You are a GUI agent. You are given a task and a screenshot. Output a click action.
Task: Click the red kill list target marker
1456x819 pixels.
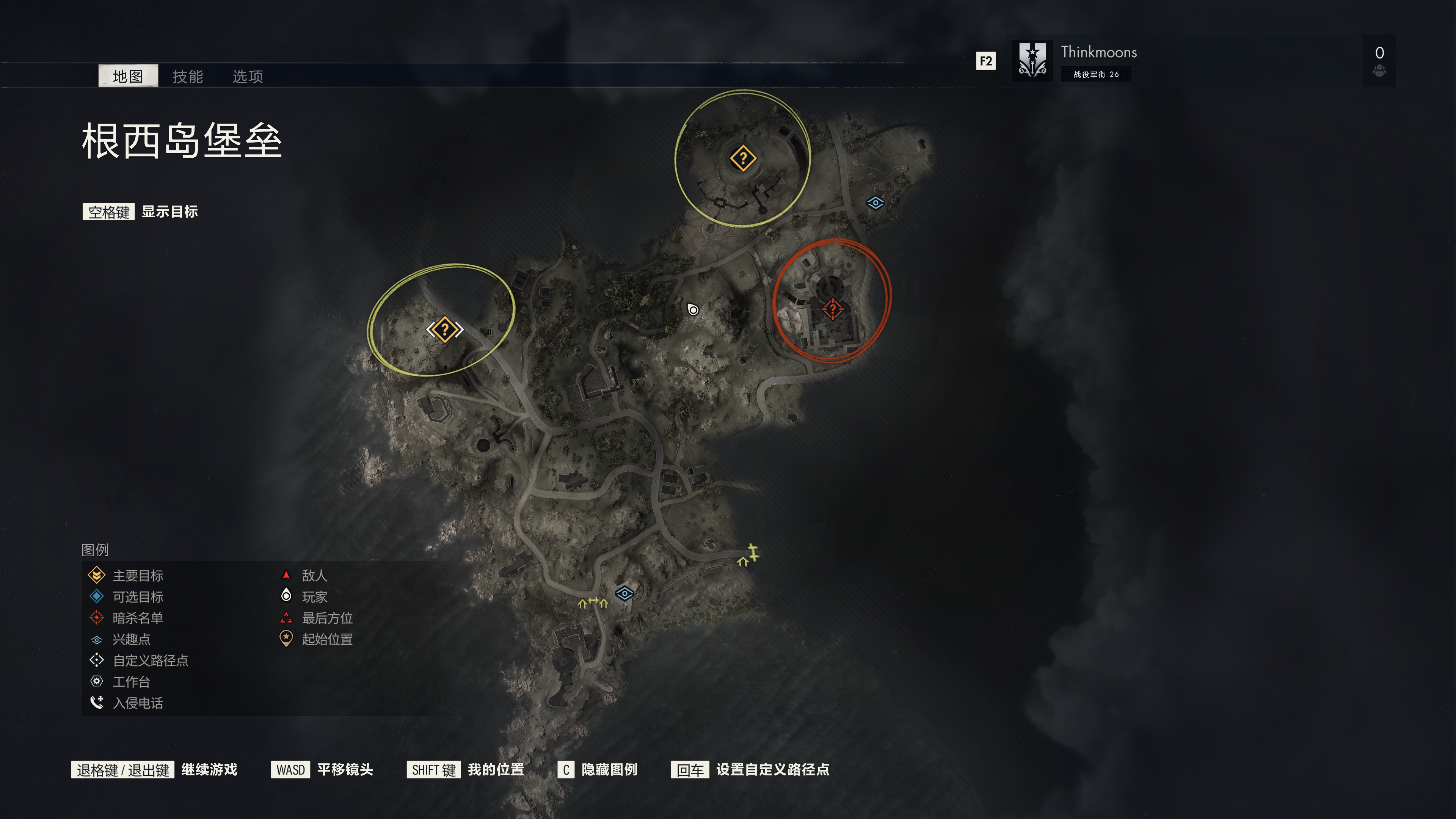pos(832,309)
